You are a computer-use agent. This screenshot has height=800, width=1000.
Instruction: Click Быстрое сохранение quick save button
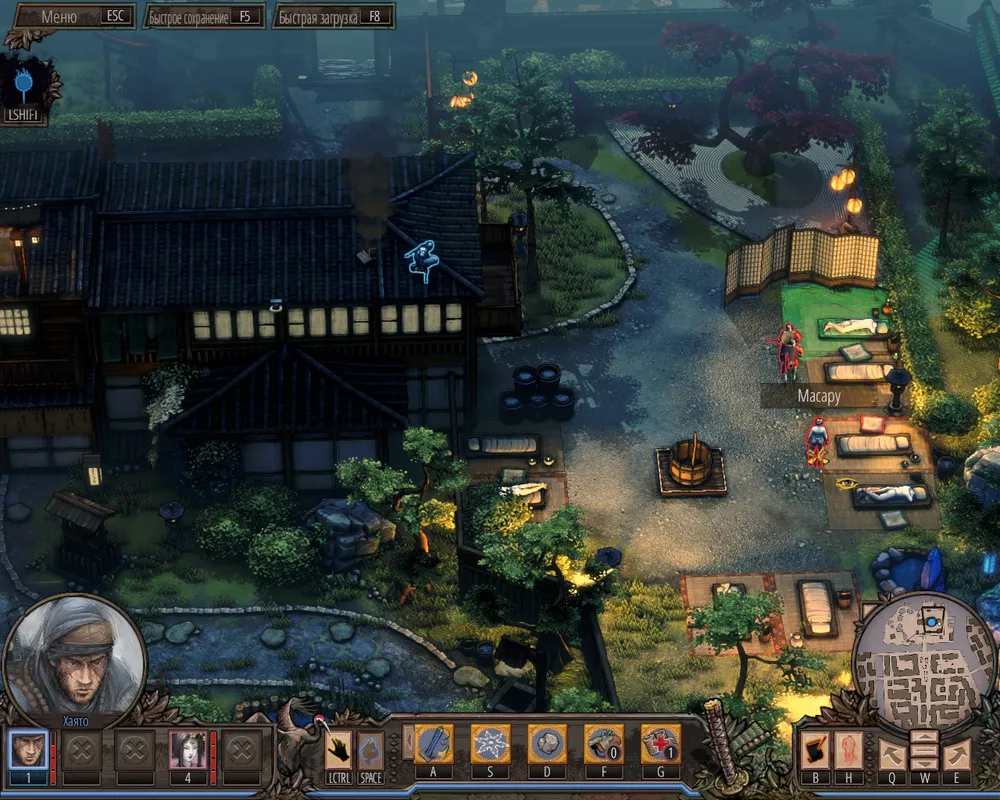click(204, 17)
